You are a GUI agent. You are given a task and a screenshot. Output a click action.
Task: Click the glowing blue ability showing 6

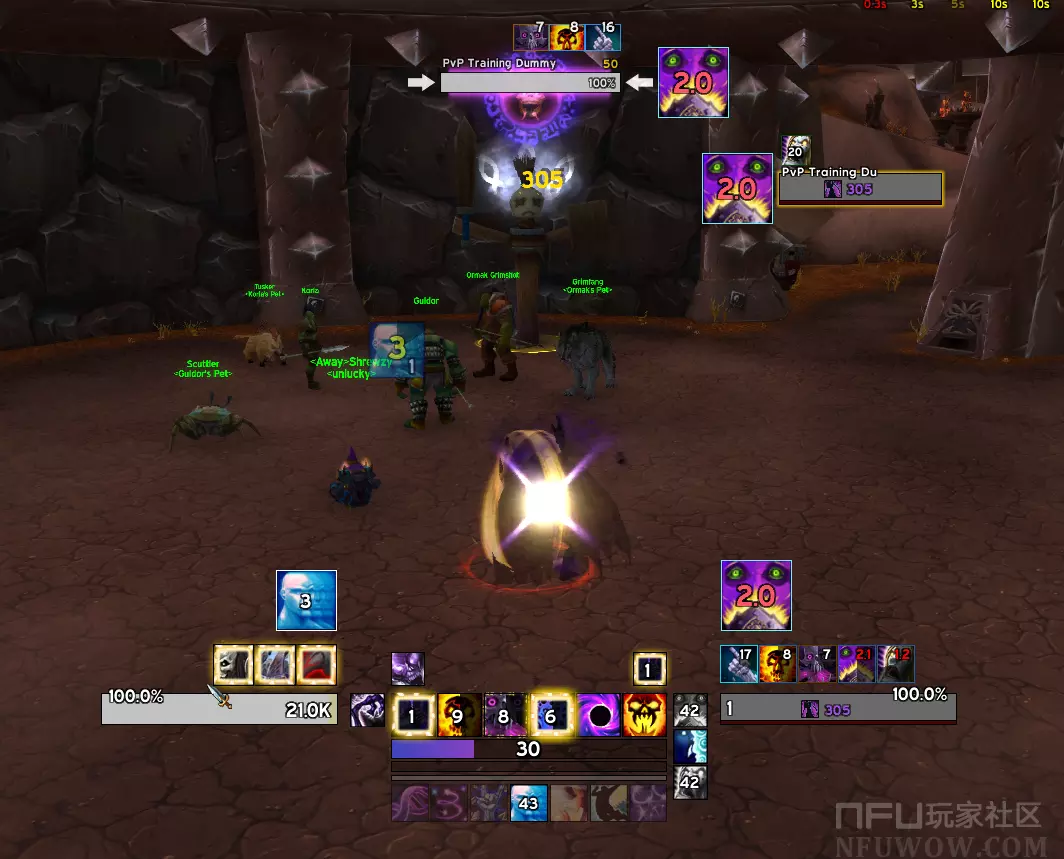point(551,714)
